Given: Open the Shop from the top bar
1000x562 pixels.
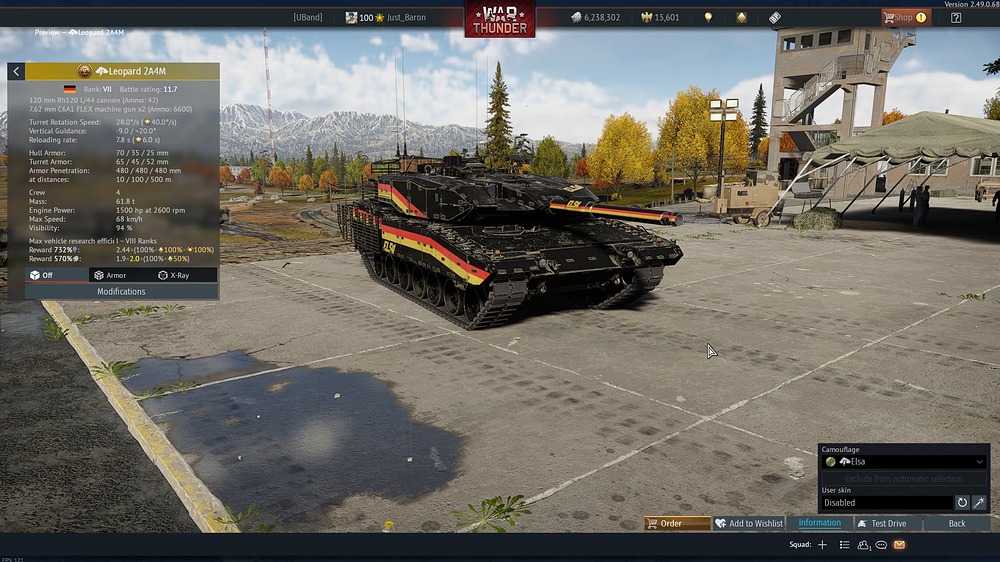Looking at the screenshot, I should coord(904,17).
